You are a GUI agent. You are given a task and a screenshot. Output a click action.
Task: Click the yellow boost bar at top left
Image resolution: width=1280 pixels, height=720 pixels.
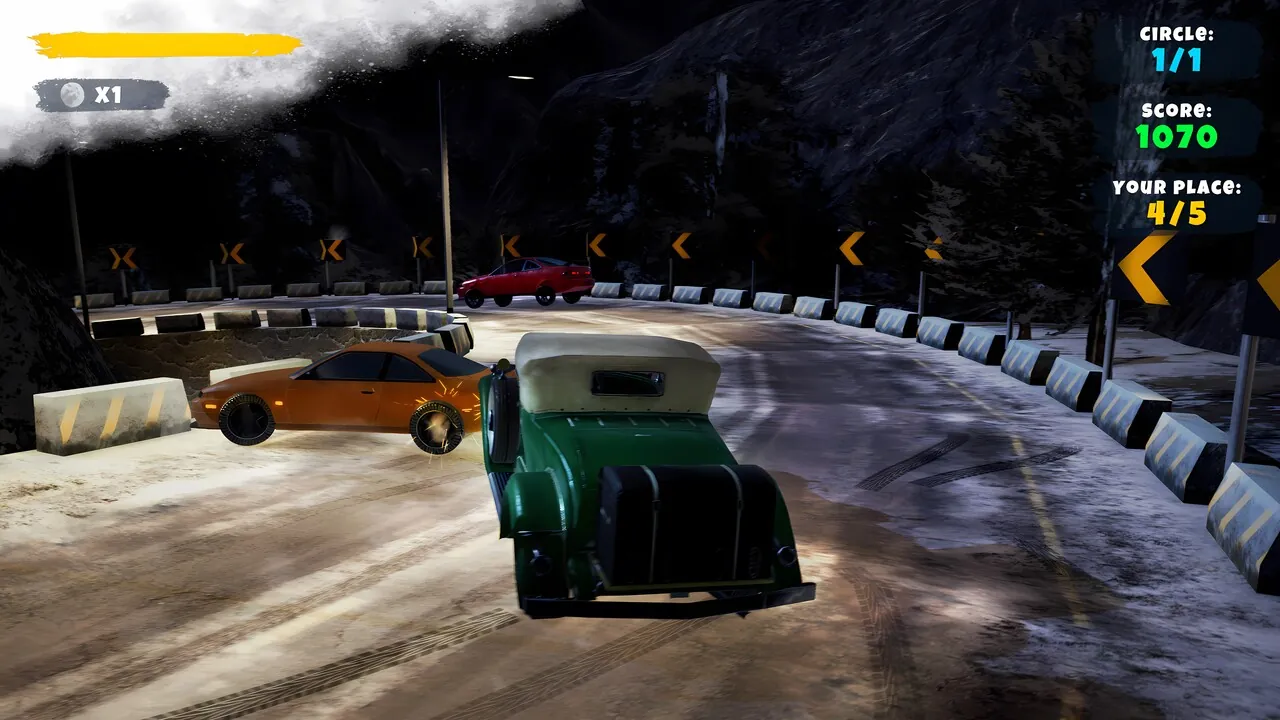(x=165, y=46)
